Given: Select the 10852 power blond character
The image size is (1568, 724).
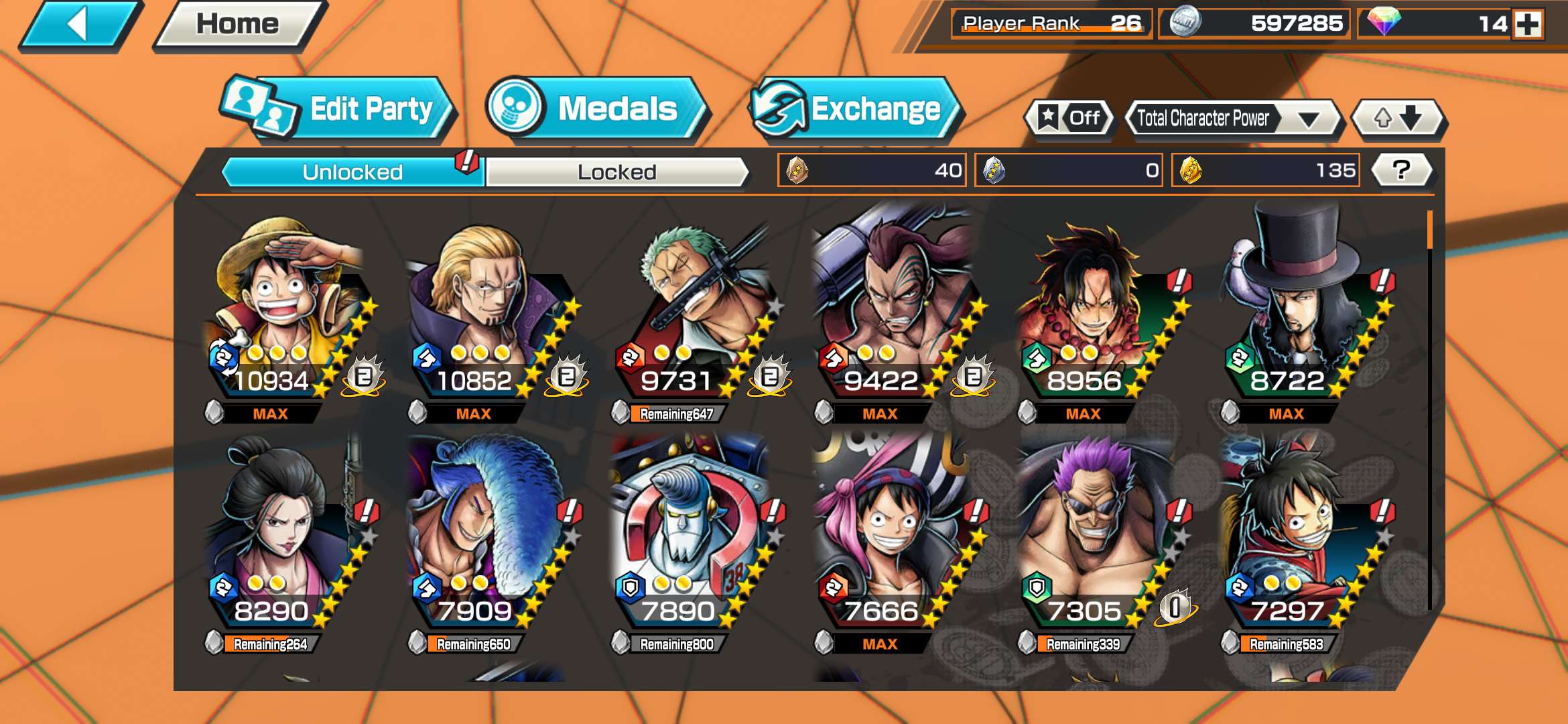Looking at the screenshot, I should click(x=491, y=315).
